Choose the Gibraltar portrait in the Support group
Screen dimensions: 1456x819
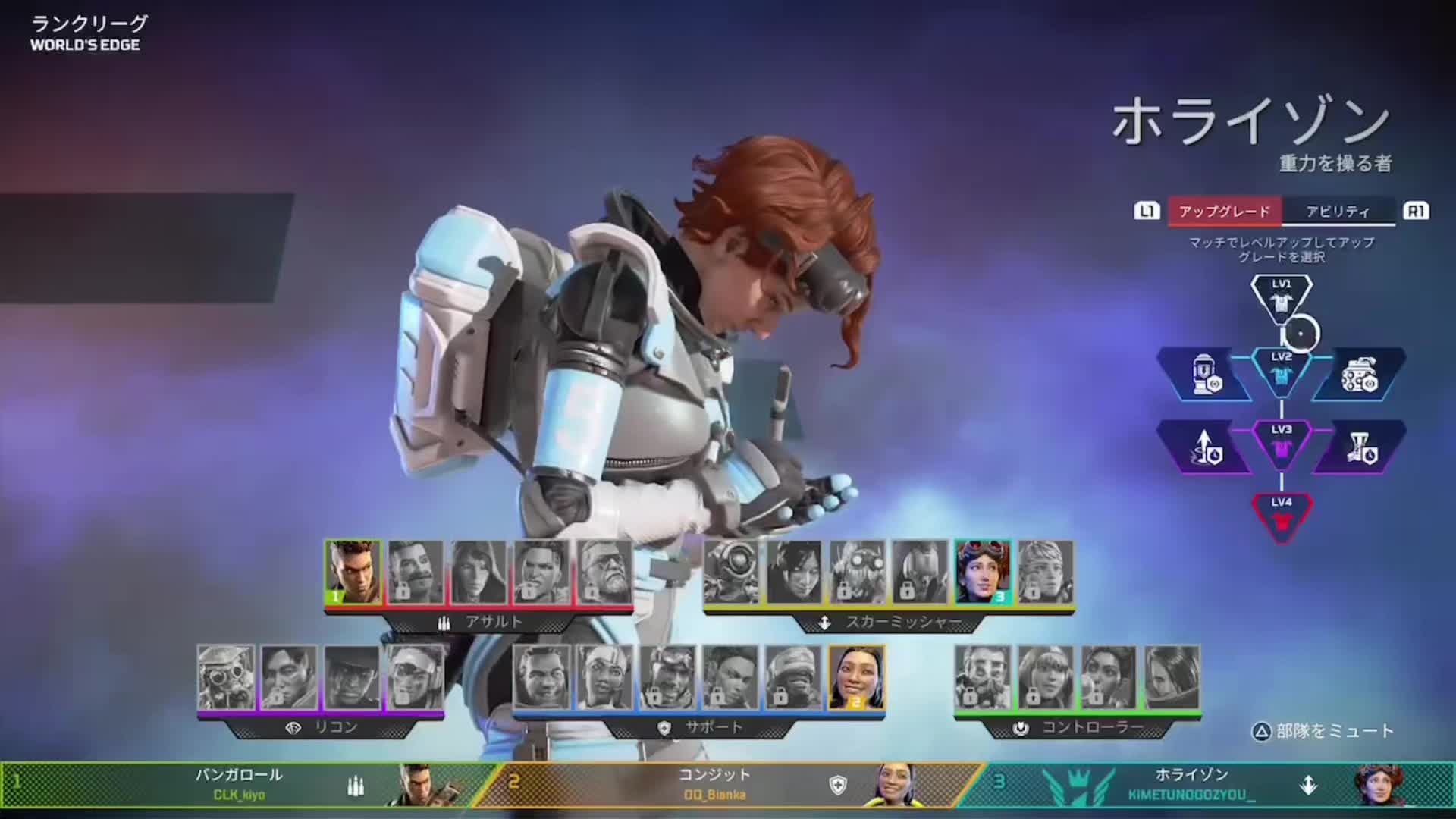pyautogui.click(x=541, y=676)
